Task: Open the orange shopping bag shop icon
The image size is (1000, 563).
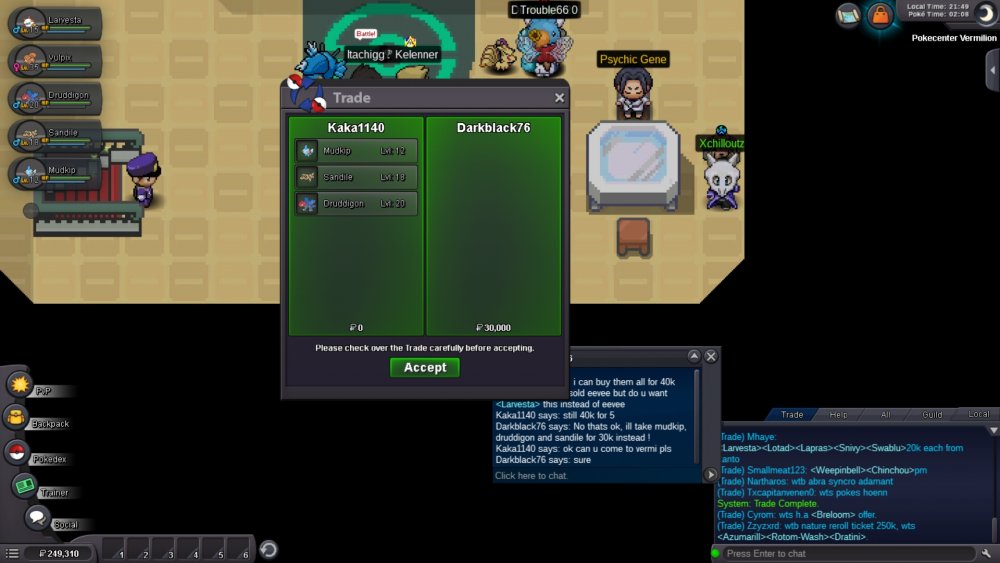Action: tap(879, 15)
